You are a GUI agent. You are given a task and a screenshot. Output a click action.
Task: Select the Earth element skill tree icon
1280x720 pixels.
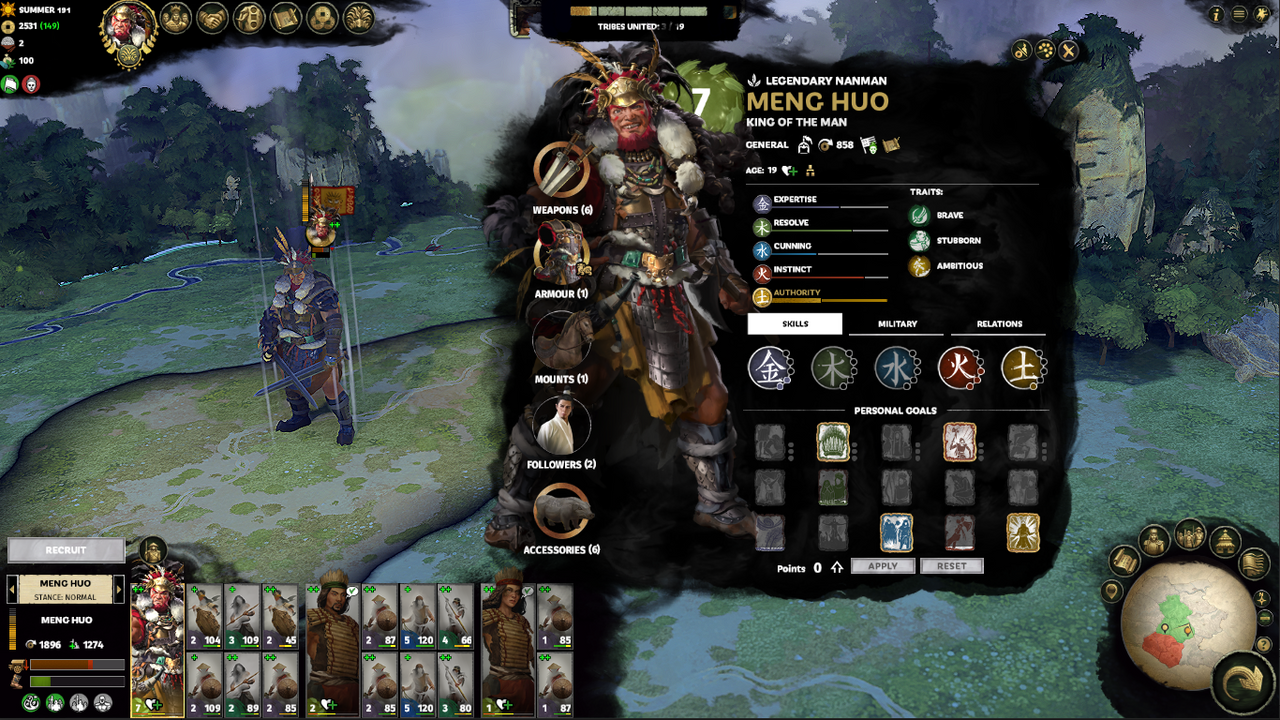point(1023,367)
